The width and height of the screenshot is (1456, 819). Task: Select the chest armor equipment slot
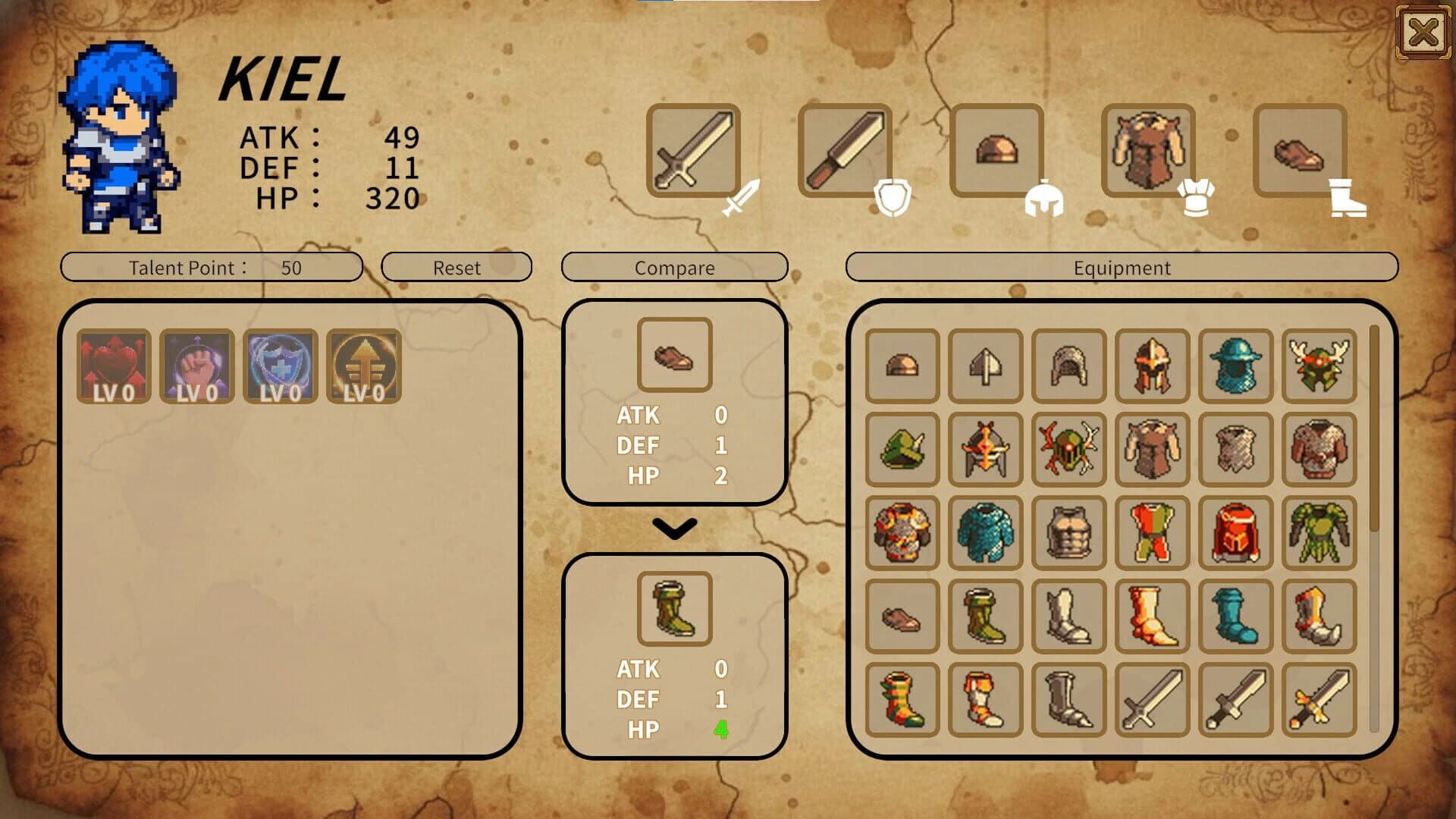(1150, 152)
